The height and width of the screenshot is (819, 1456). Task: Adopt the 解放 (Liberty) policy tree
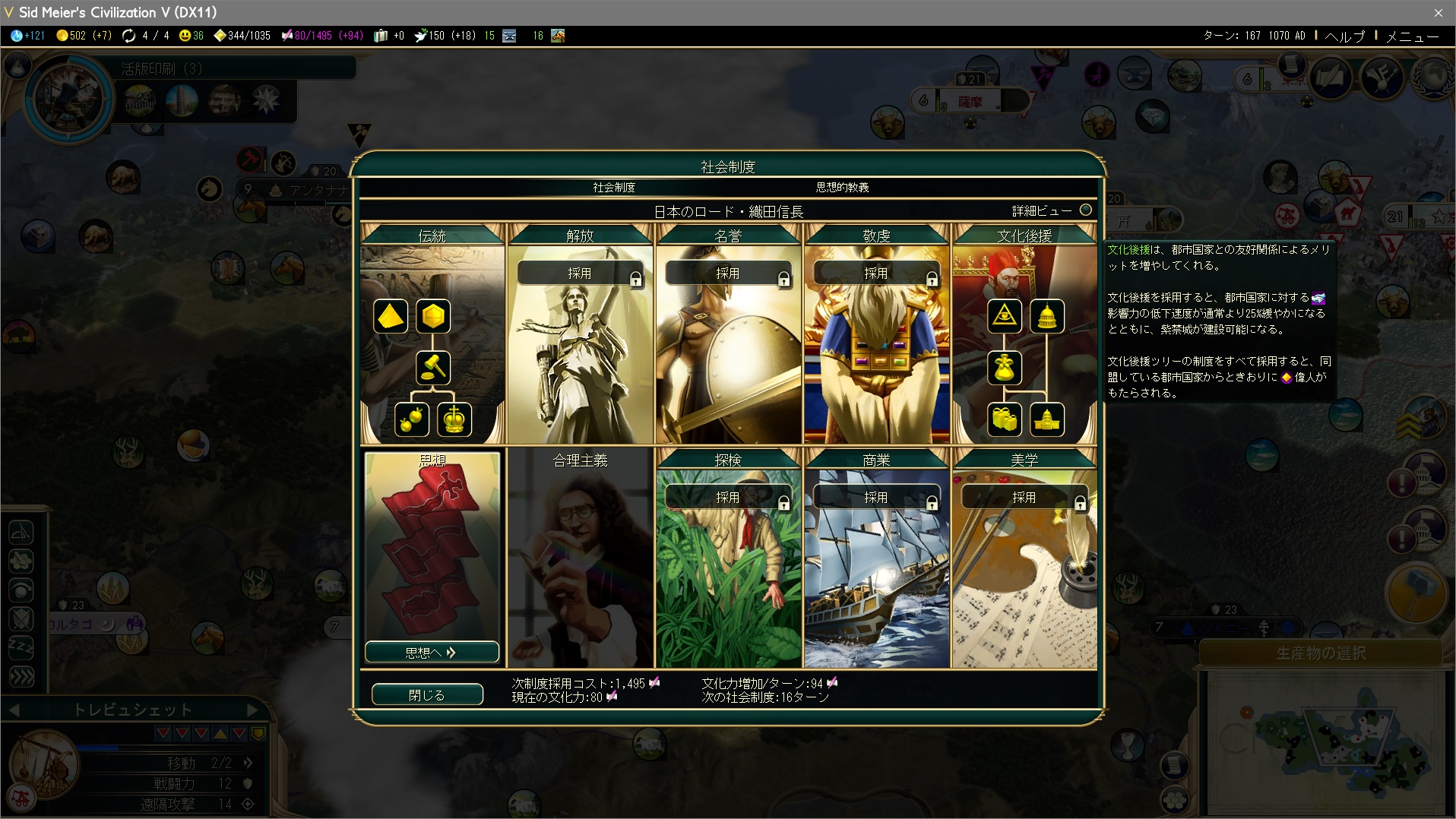tap(580, 274)
